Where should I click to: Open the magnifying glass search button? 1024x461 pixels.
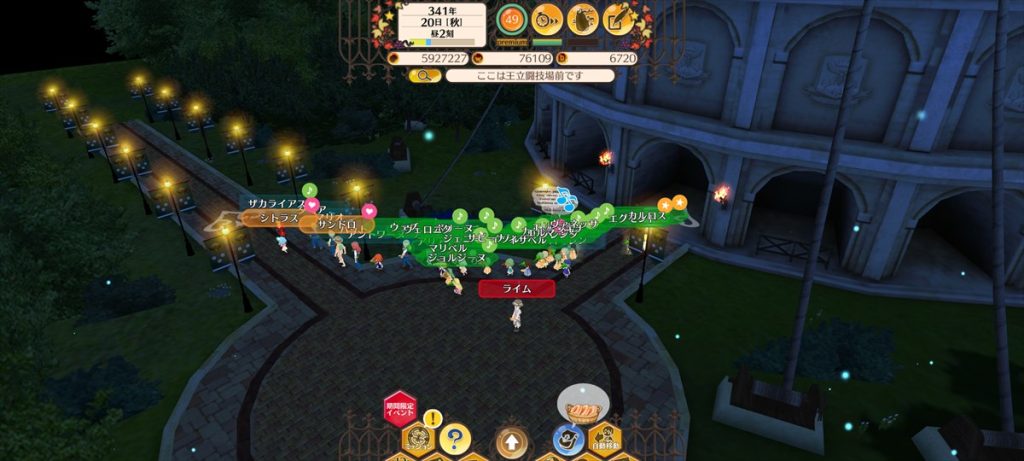[x=424, y=75]
